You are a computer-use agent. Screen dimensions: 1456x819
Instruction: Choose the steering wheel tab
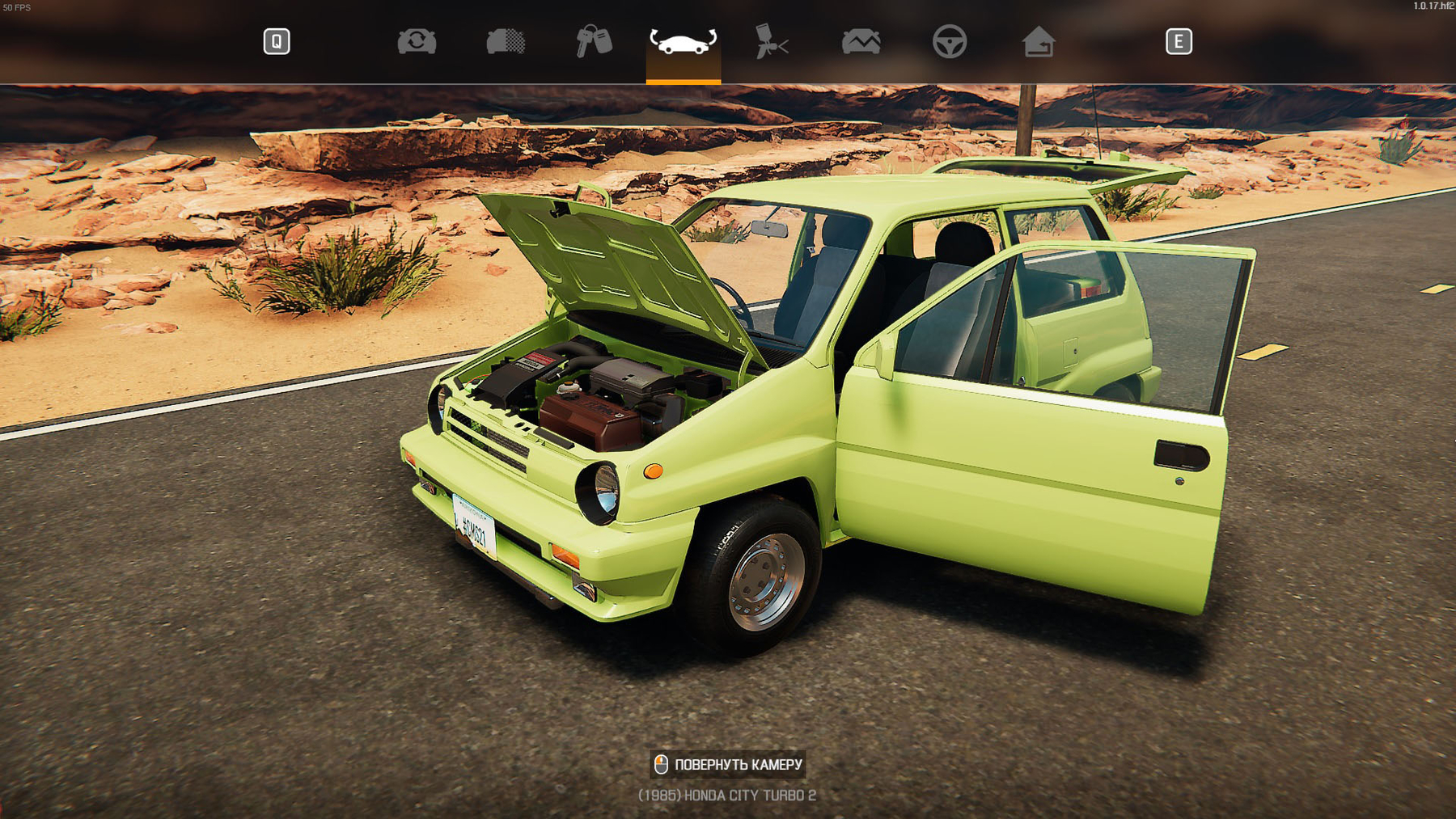pyautogui.click(x=950, y=41)
